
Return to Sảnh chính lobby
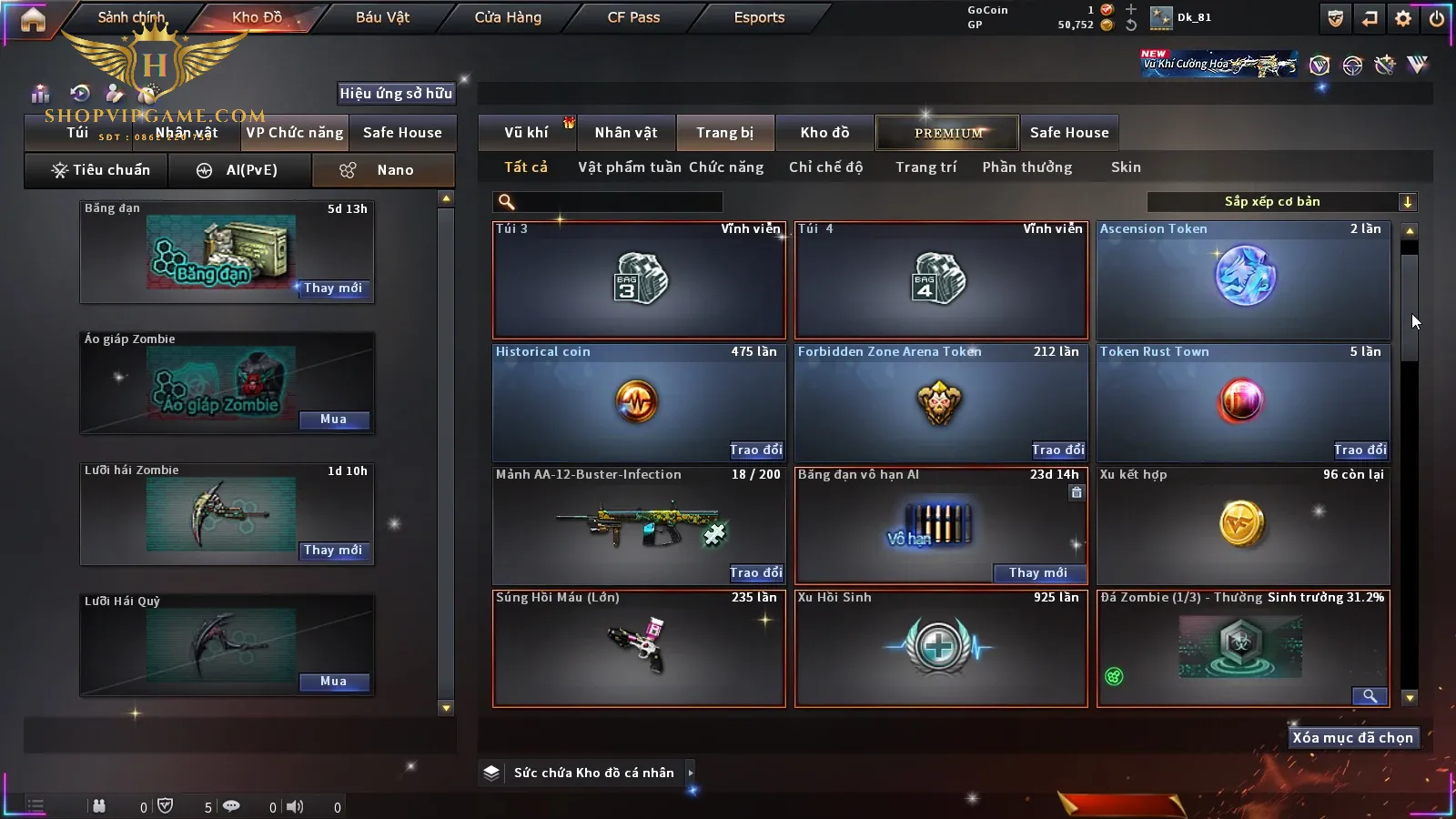click(131, 17)
